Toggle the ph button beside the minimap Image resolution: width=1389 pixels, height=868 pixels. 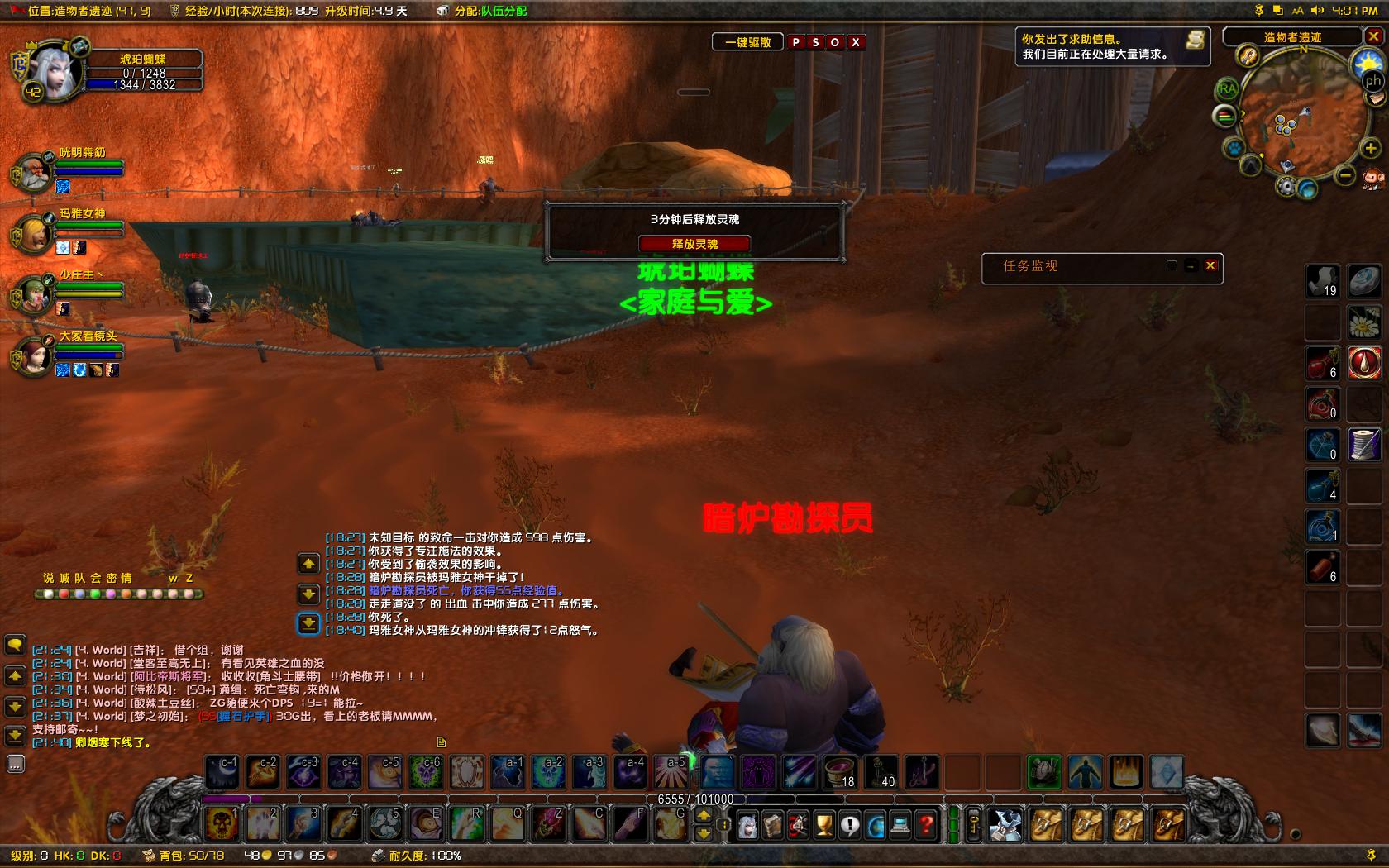click(1372, 80)
